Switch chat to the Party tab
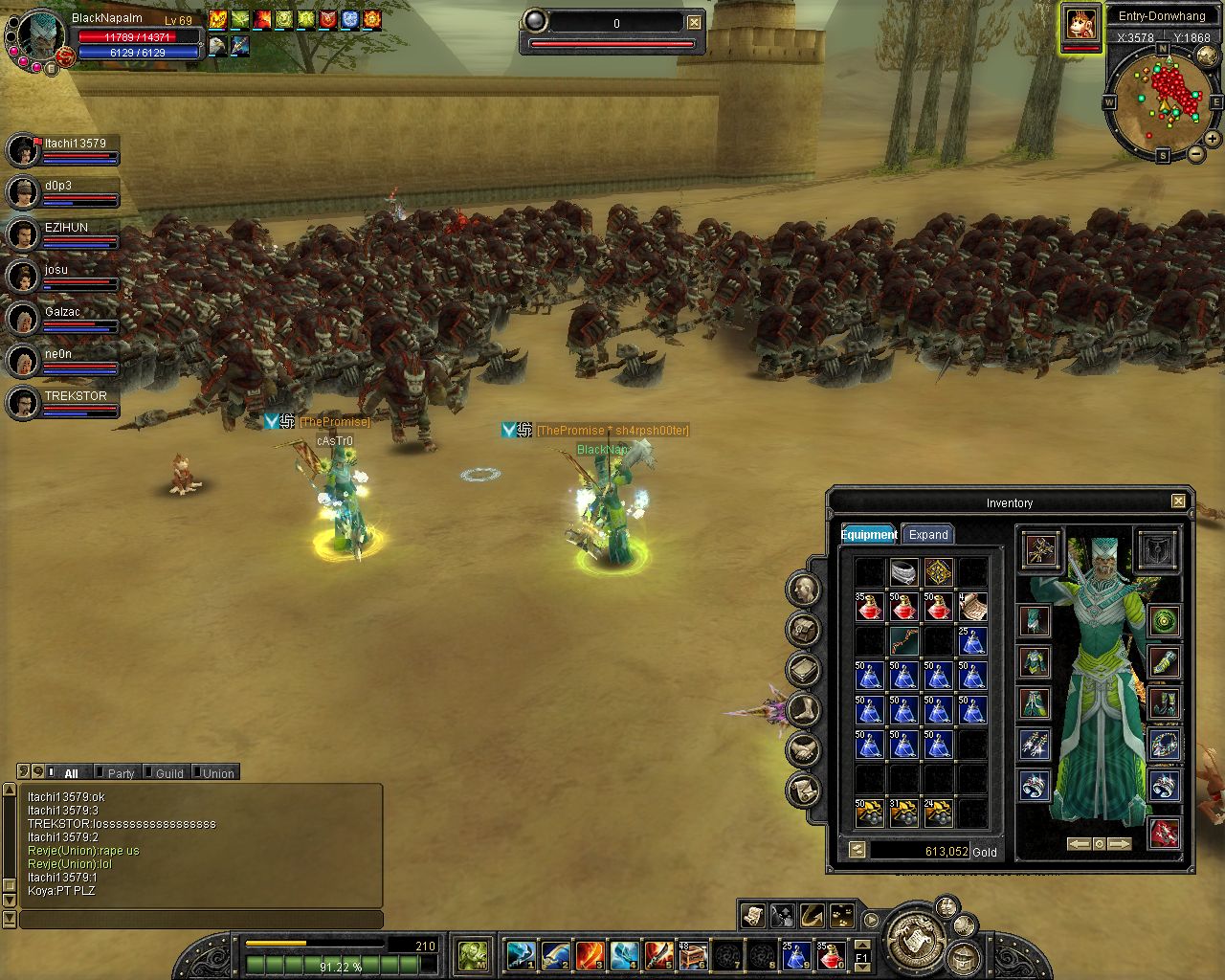The width and height of the screenshot is (1225, 980). [121, 773]
